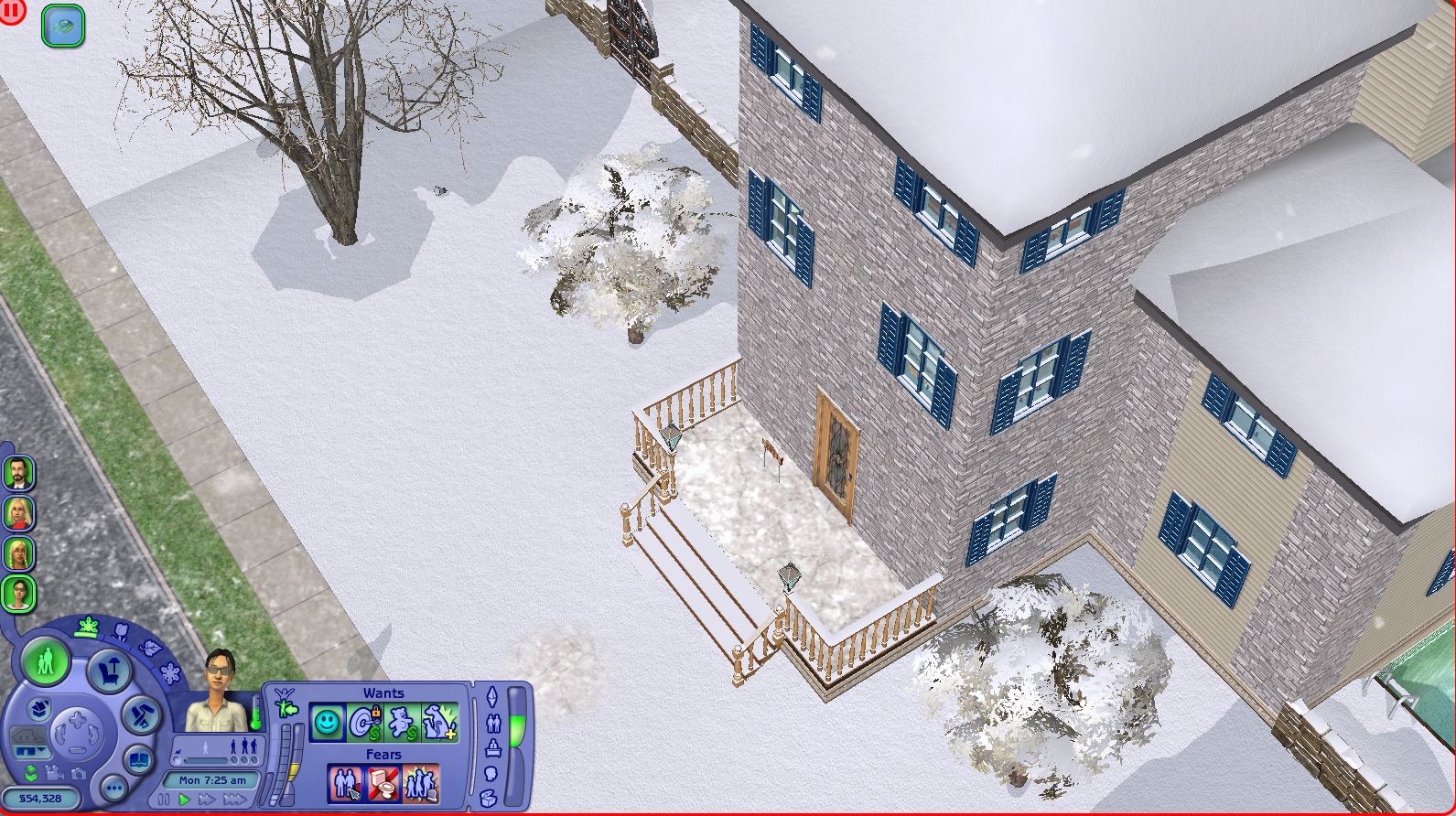Pause the game with pause button

(166, 800)
